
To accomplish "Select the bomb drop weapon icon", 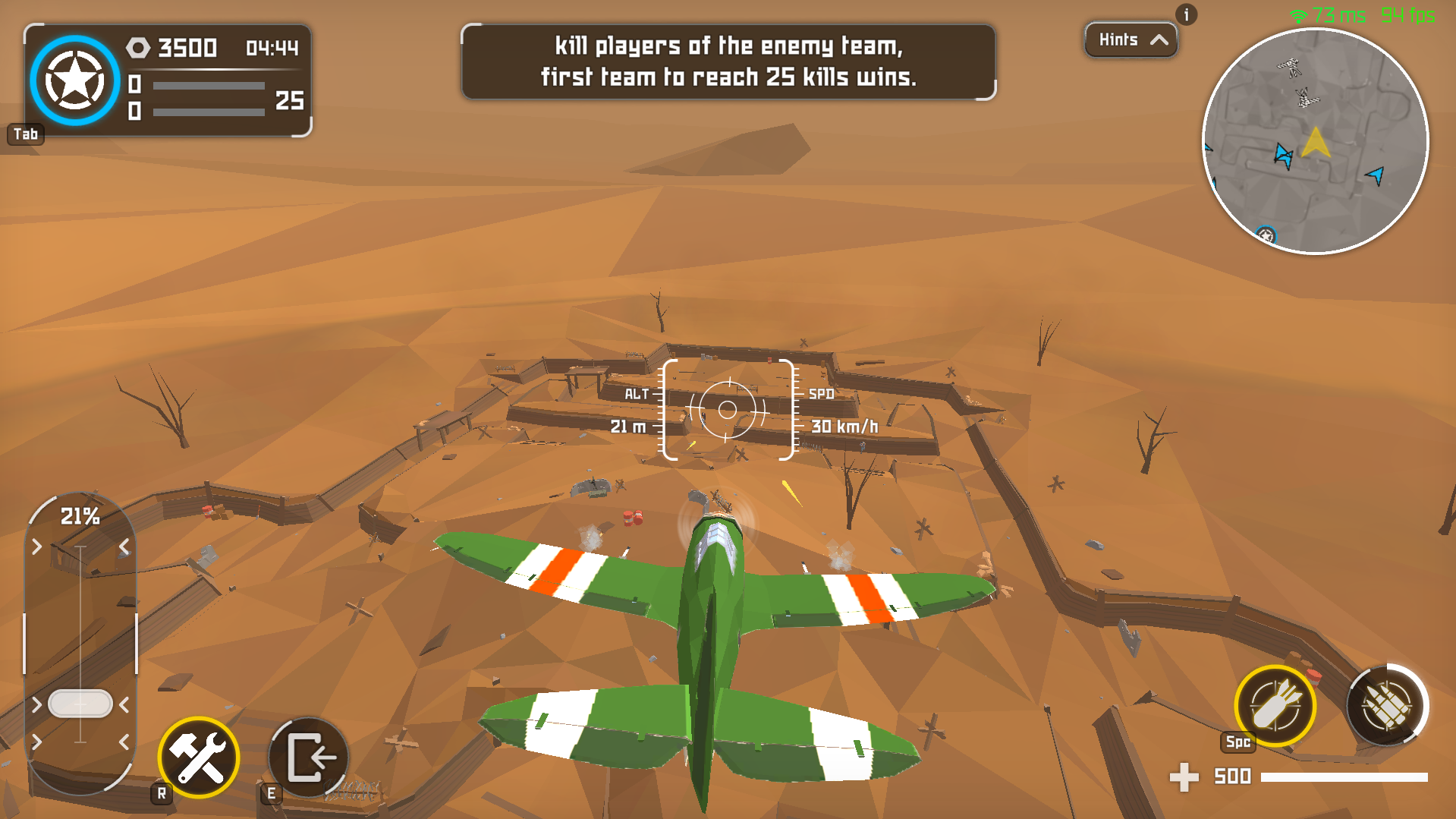I will (1274, 706).
